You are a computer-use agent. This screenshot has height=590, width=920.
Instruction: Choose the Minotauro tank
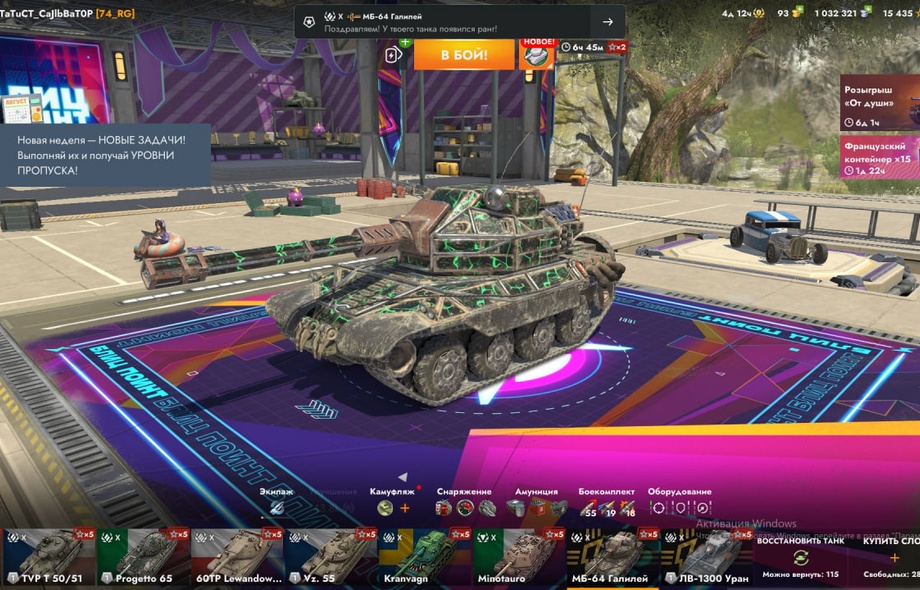(519, 558)
